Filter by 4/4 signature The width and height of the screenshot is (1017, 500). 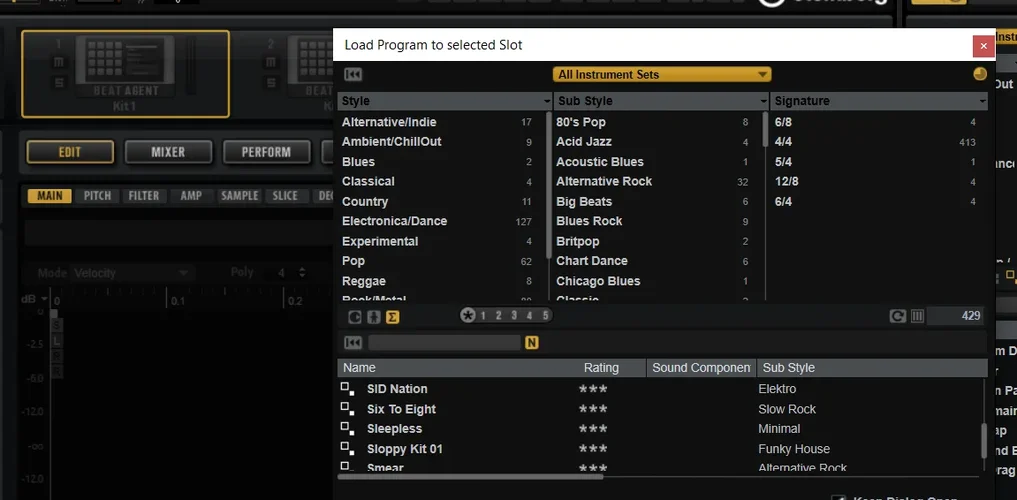(784, 142)
